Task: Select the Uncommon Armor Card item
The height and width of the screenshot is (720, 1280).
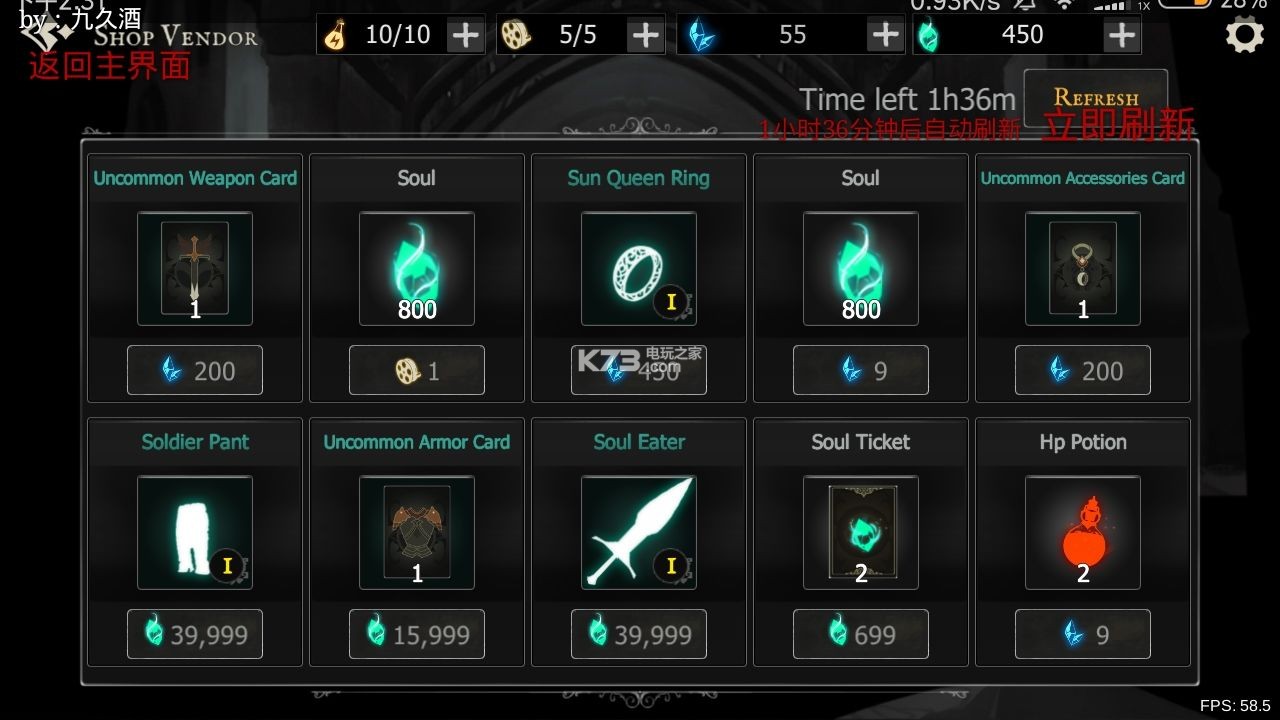Action: pos(417,532)
